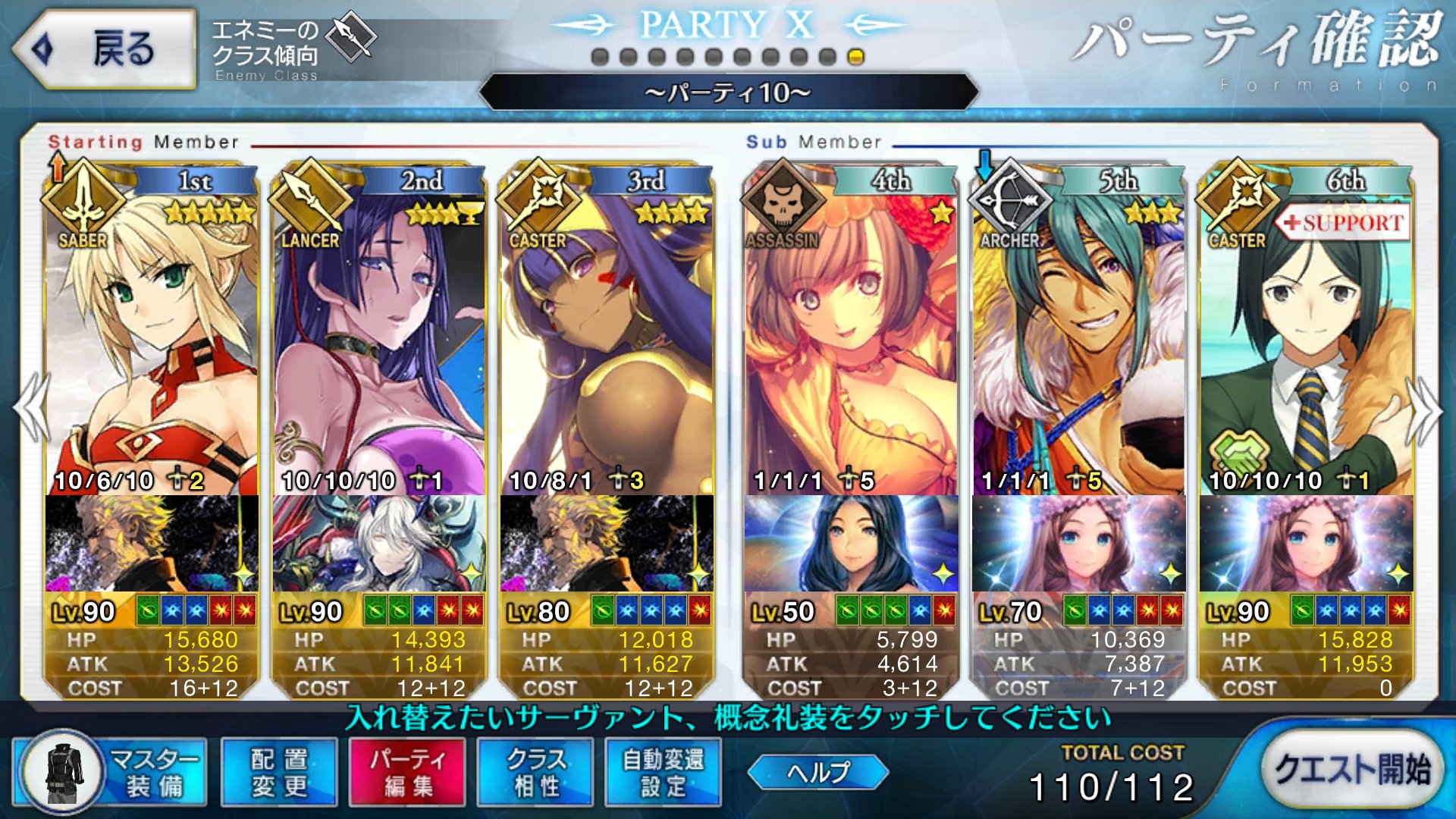This screenshot has width=1456, height=819.
Task: Show class affinity chart (クラス相性)
Action: pyautogui.click(x=535, y=772)
